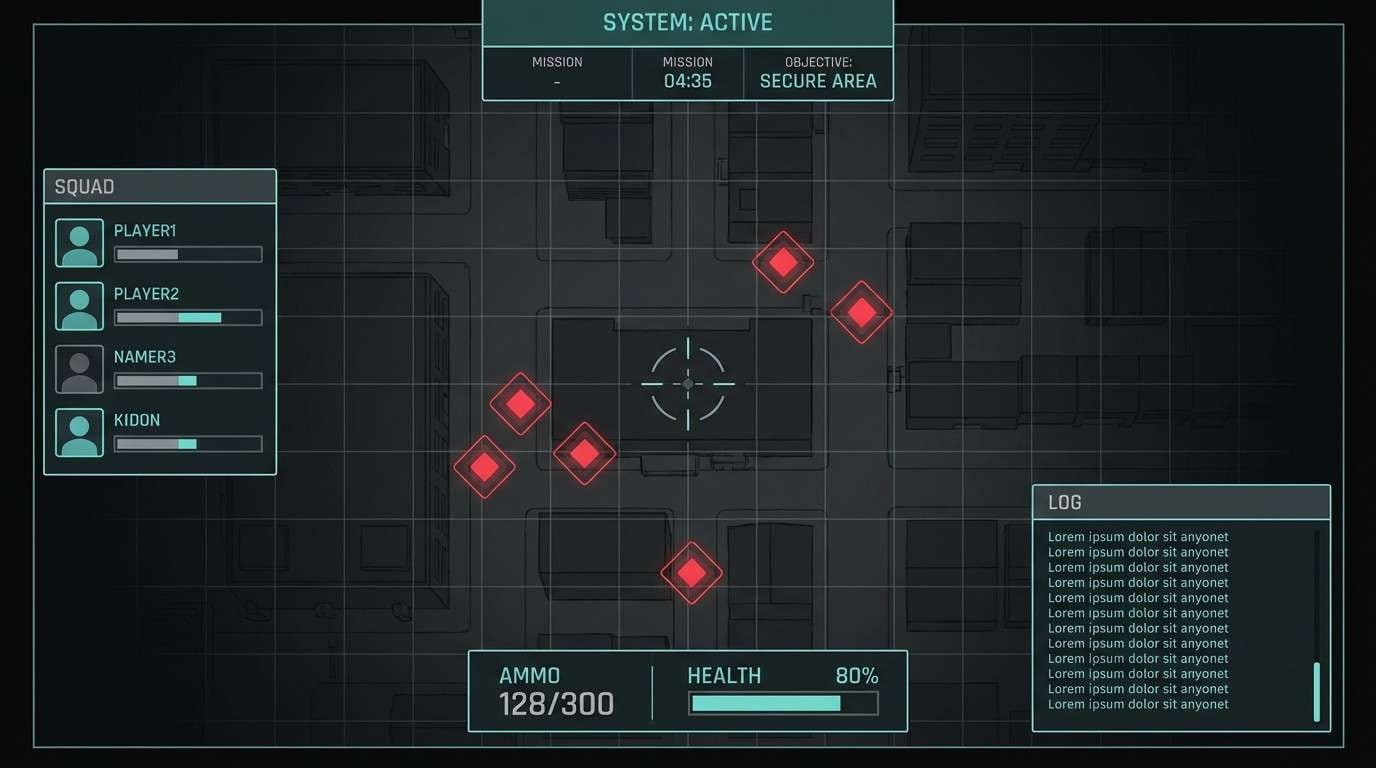The height and width of the screenshot is (768, 1376).
Task: Switch to the MISSION timer tab showing 04:35
Action: [687, 72]
